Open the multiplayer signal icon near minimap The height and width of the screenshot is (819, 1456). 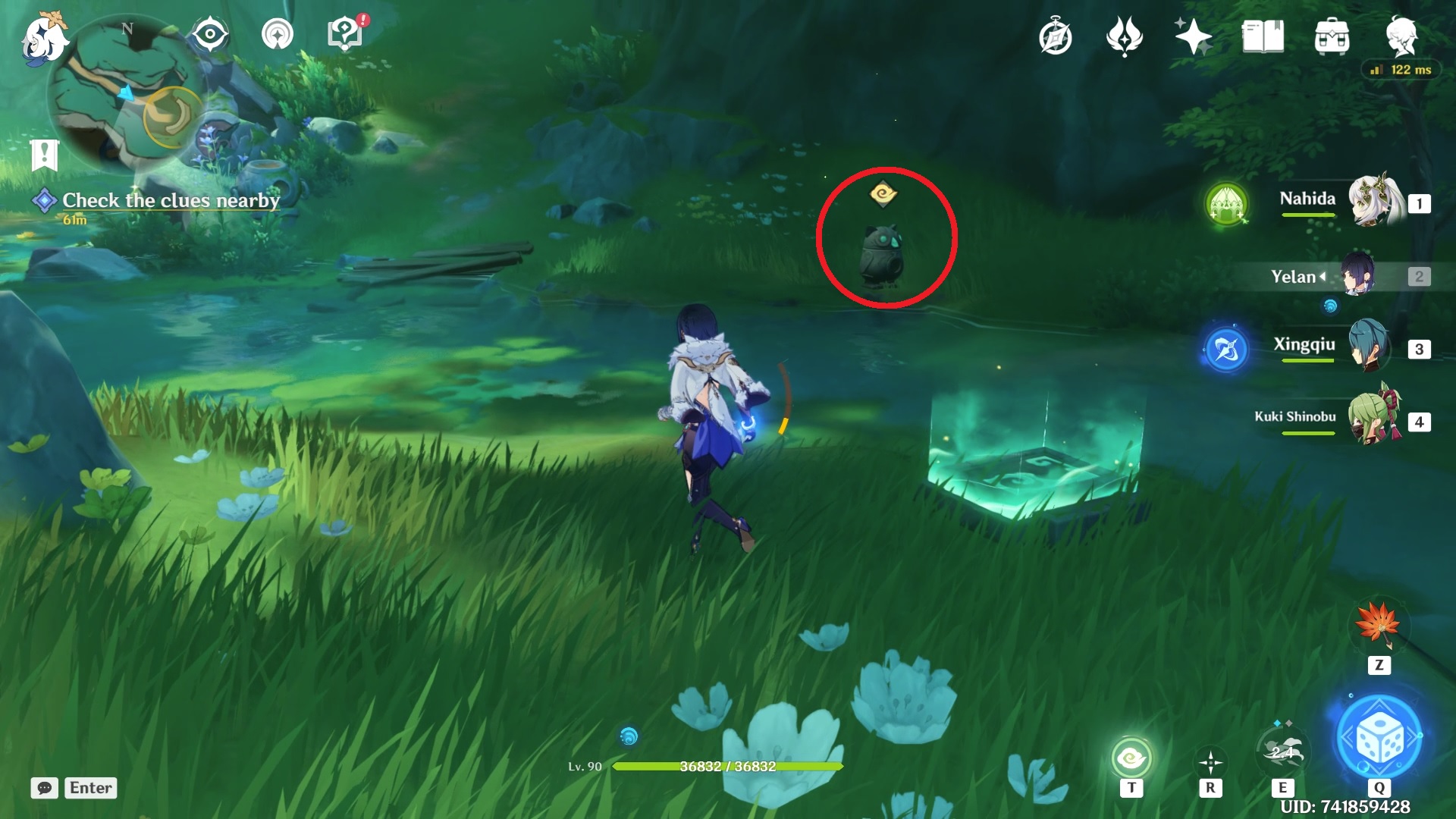pyautogui.click(x=277, y=34)
